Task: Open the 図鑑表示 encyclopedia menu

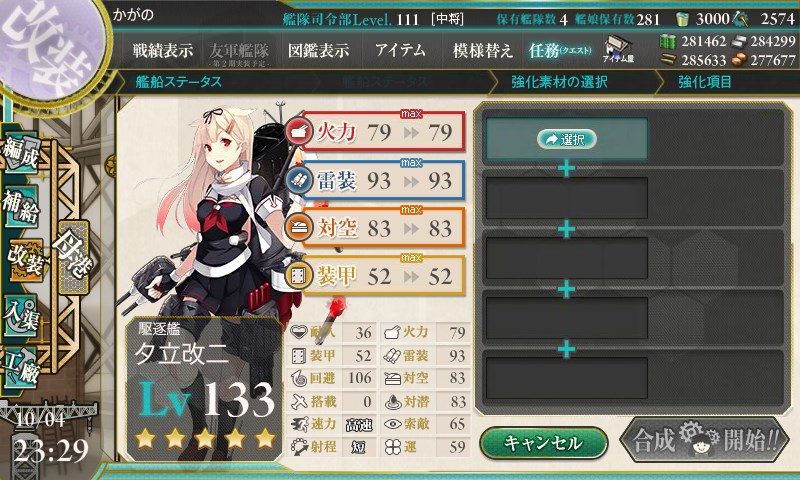Action: 318,50
